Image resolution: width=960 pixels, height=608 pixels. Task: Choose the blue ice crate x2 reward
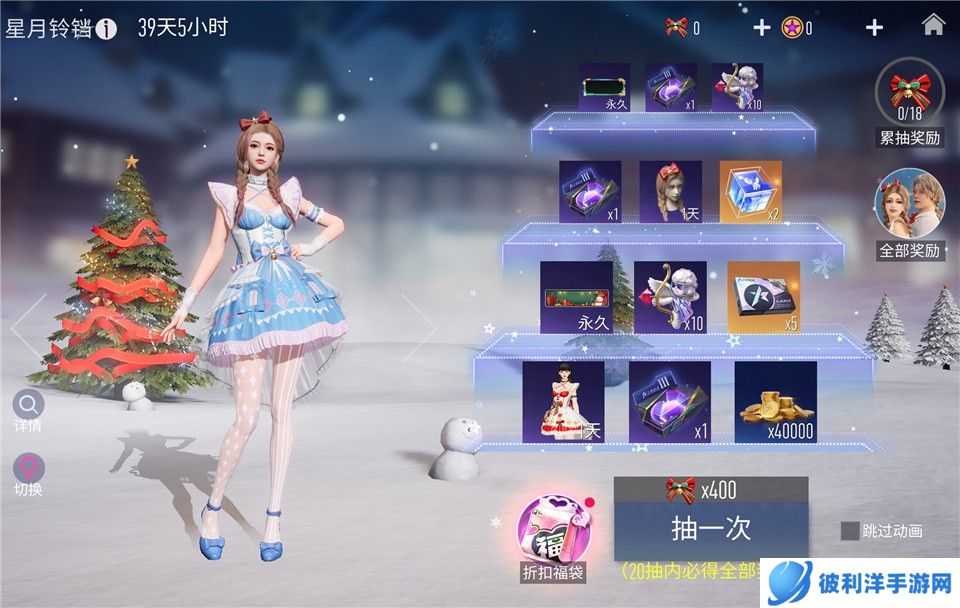pos(751,193)
